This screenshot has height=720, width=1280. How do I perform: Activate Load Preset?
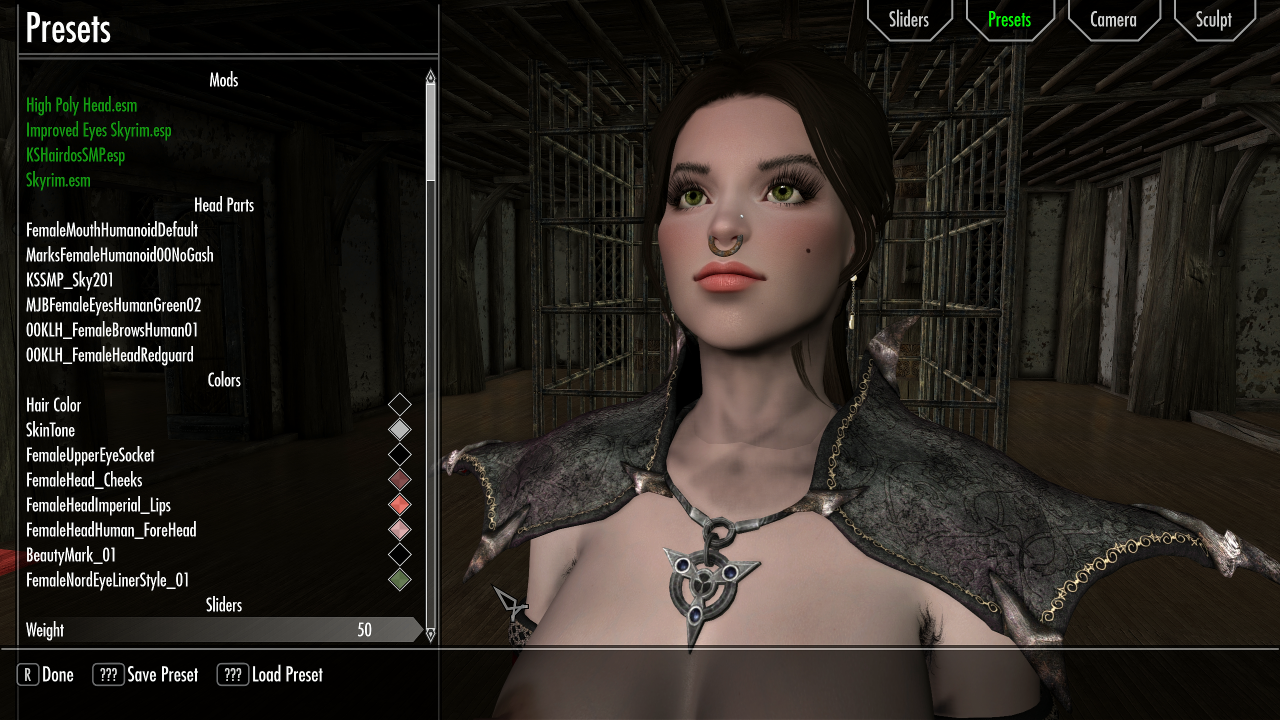[x=270, y=674]
